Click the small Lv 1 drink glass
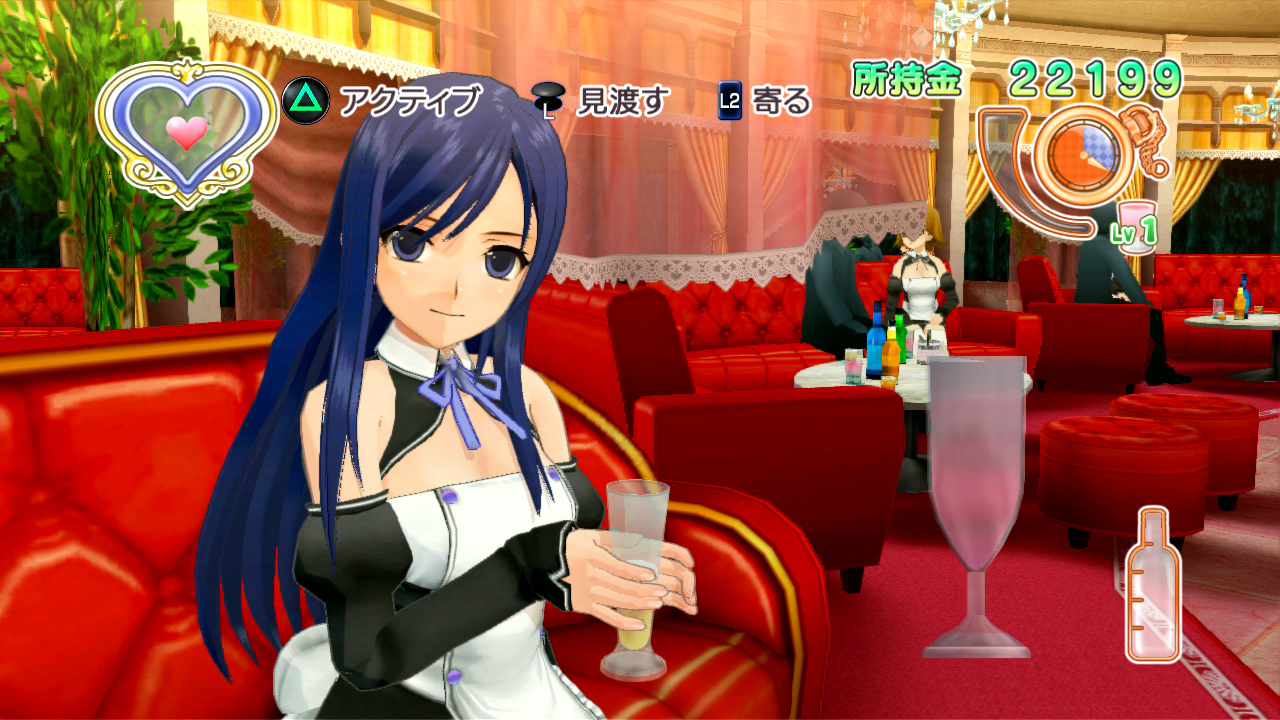This screenshot has height=720, width=1280. [1135, 220]
